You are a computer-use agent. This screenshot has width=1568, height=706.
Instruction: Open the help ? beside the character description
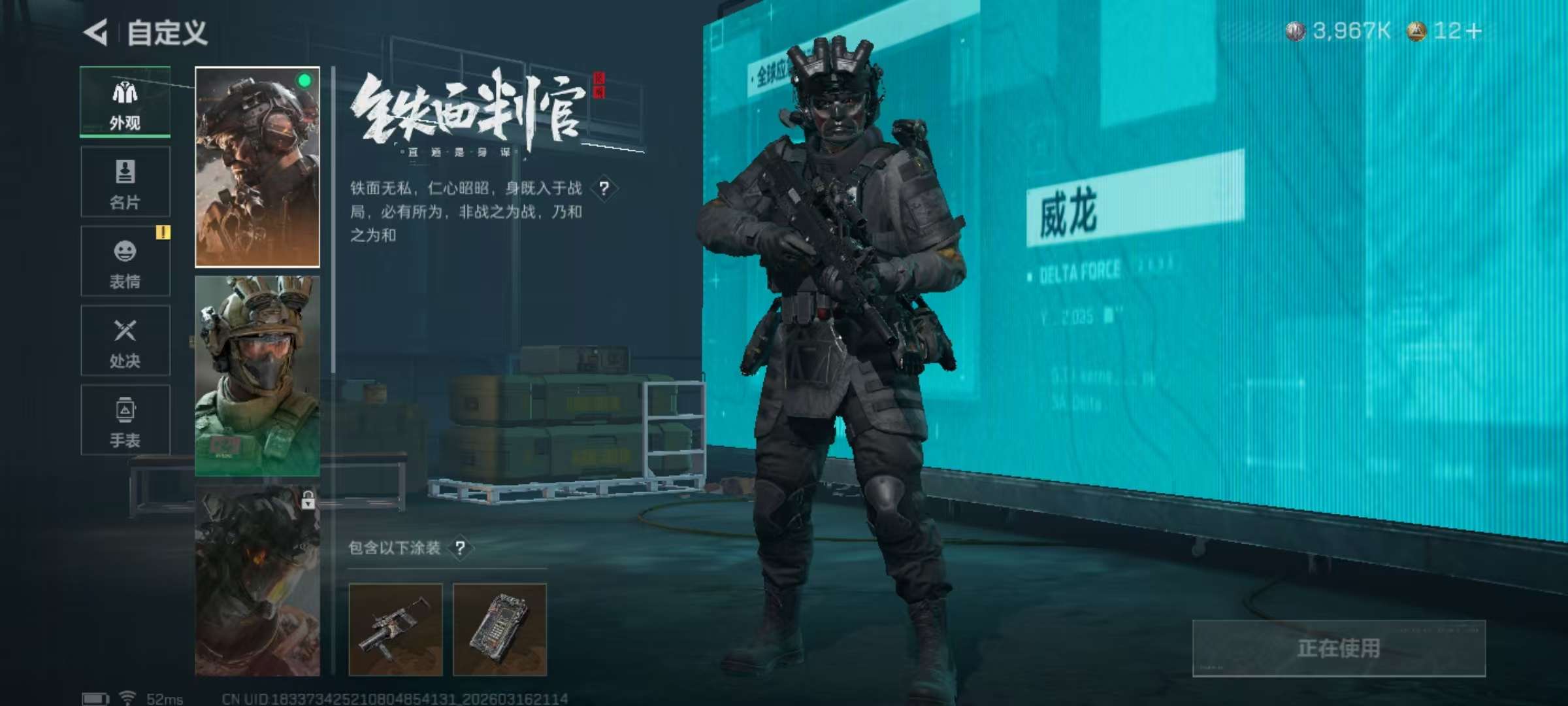(604, 190)
